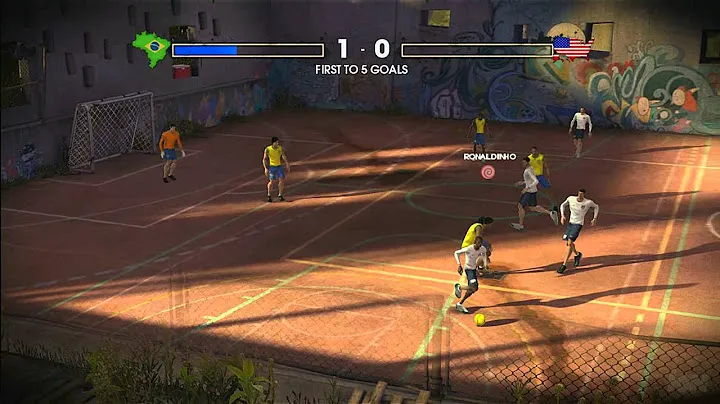The width and height of the screenshot is (720, 404).
Task: Click the Brazil team flag icon
Action: pos(150,48)
